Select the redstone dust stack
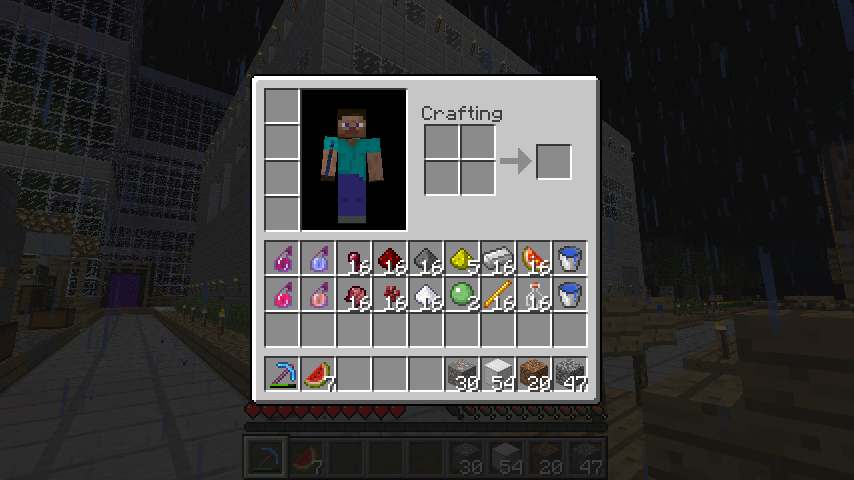 [x=391, y=259]
